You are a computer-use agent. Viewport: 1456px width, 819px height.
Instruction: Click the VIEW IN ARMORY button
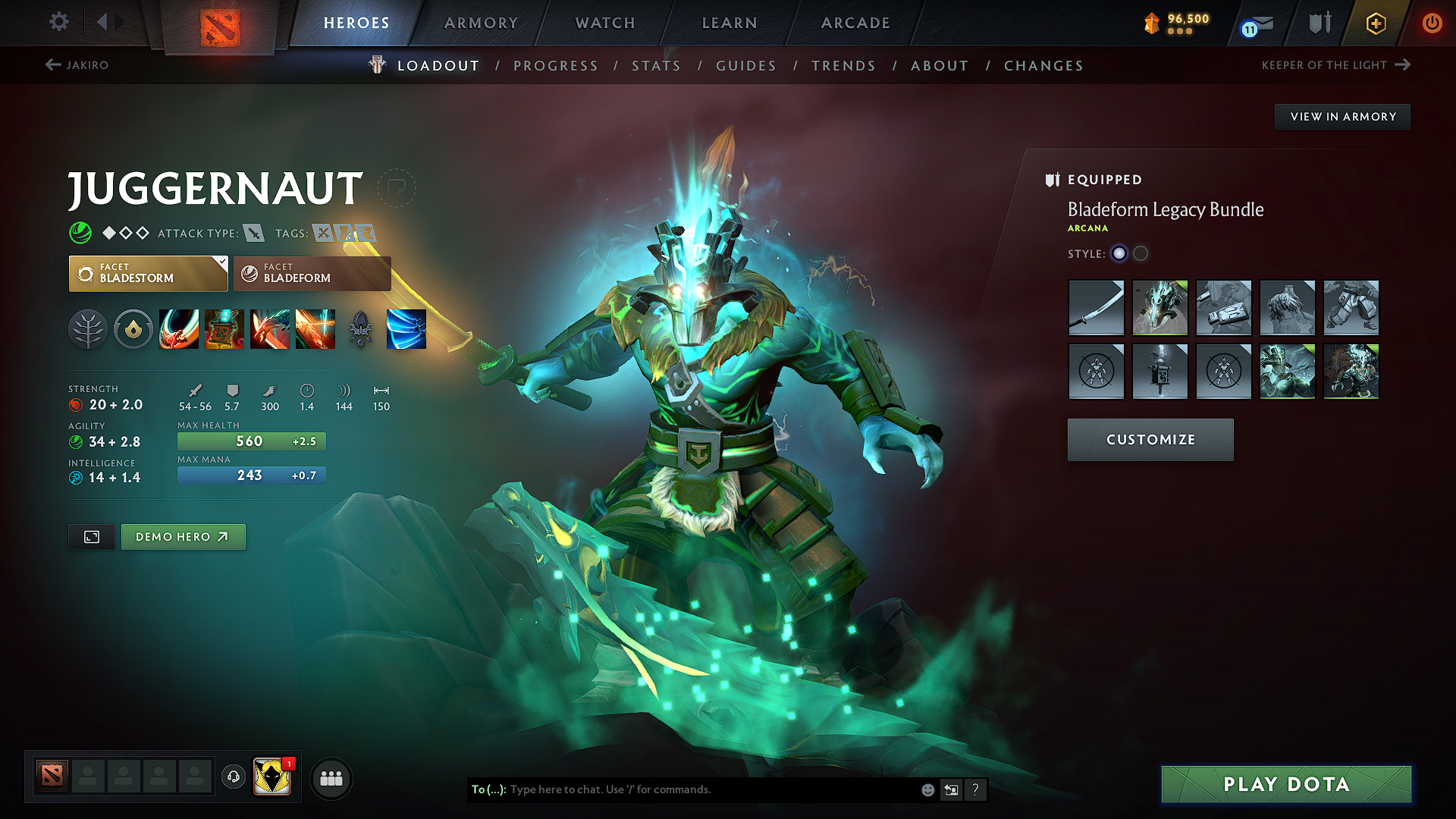point(1341,116)
